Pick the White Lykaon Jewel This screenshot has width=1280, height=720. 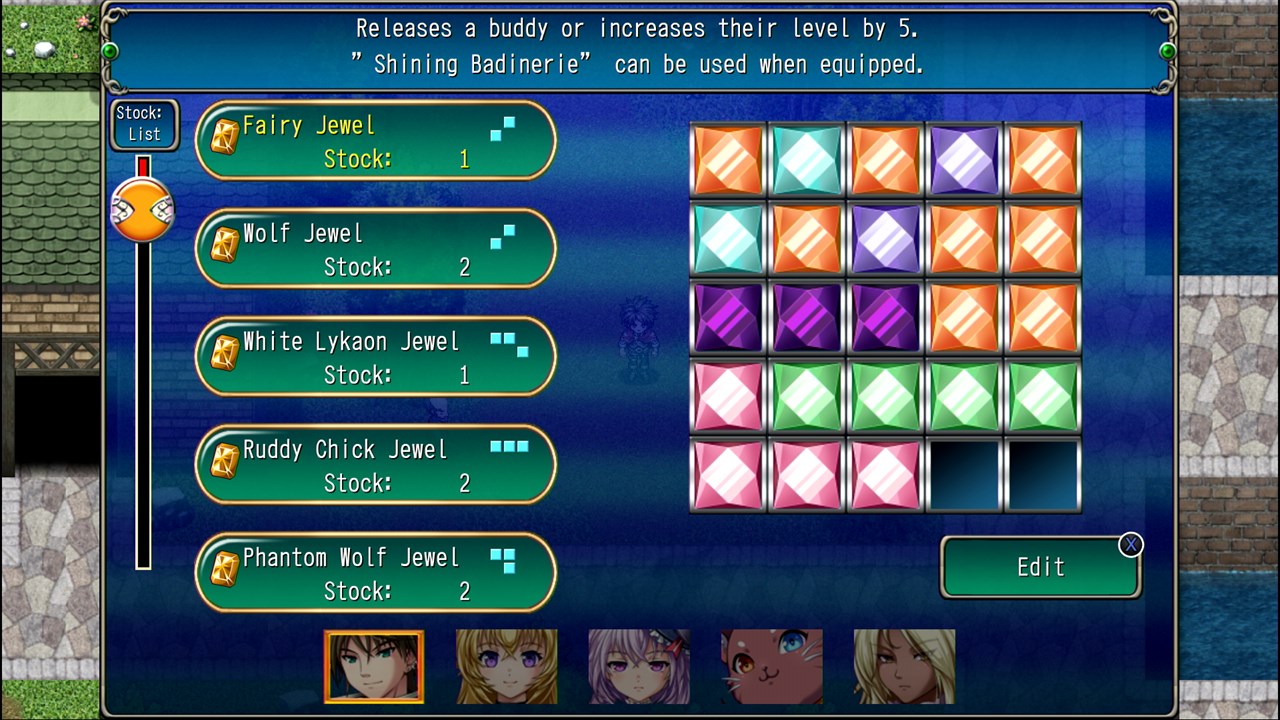(375, 357)
